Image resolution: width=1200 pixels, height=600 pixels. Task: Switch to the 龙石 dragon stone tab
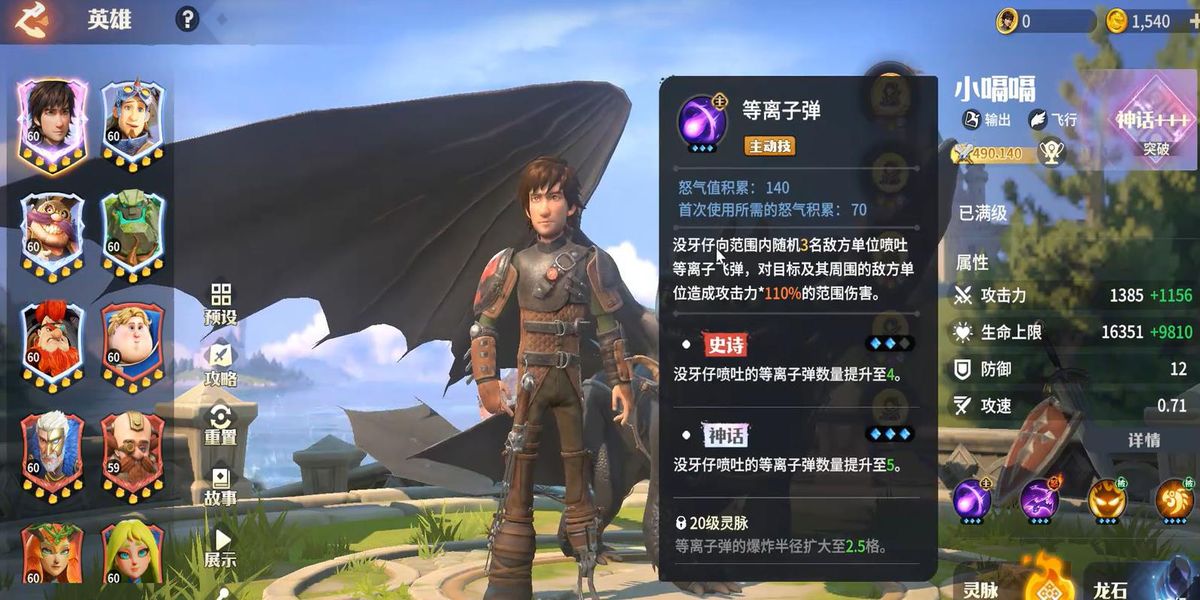coord(1112,588)
